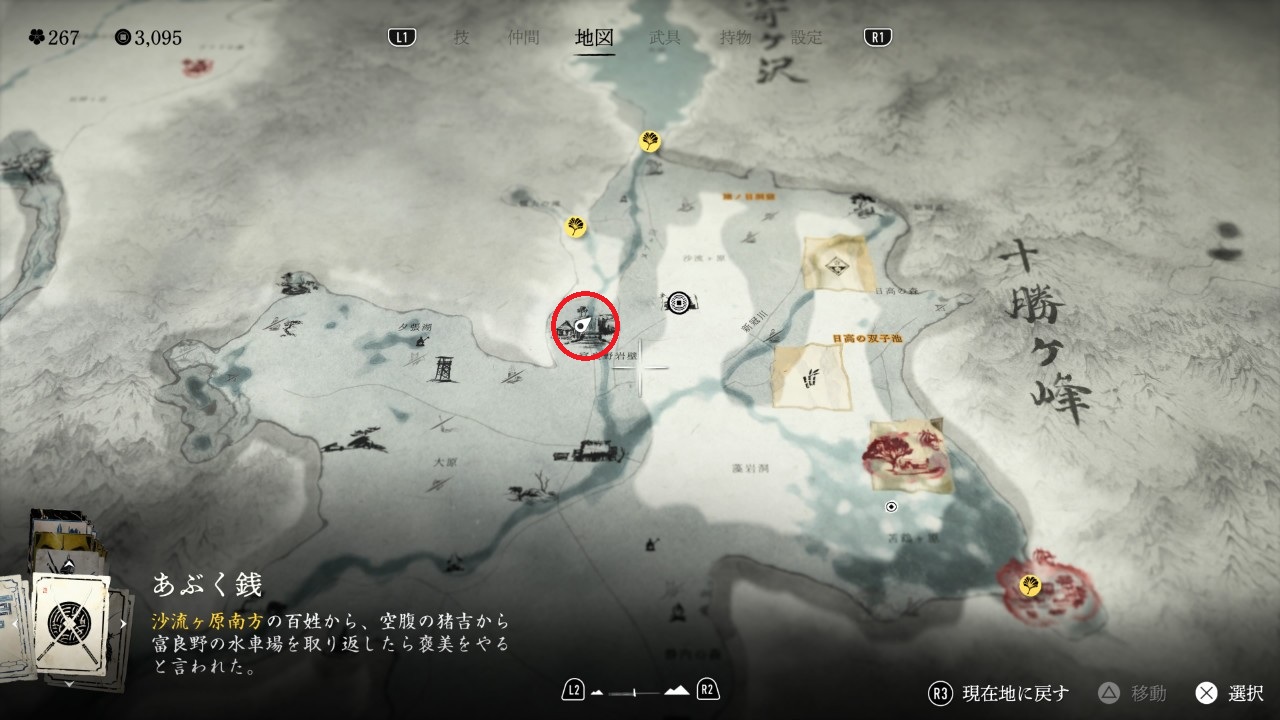Viewport: 1280px width, 720px height.
Task: Click the black coin map marker
Action: coord(680,299)
